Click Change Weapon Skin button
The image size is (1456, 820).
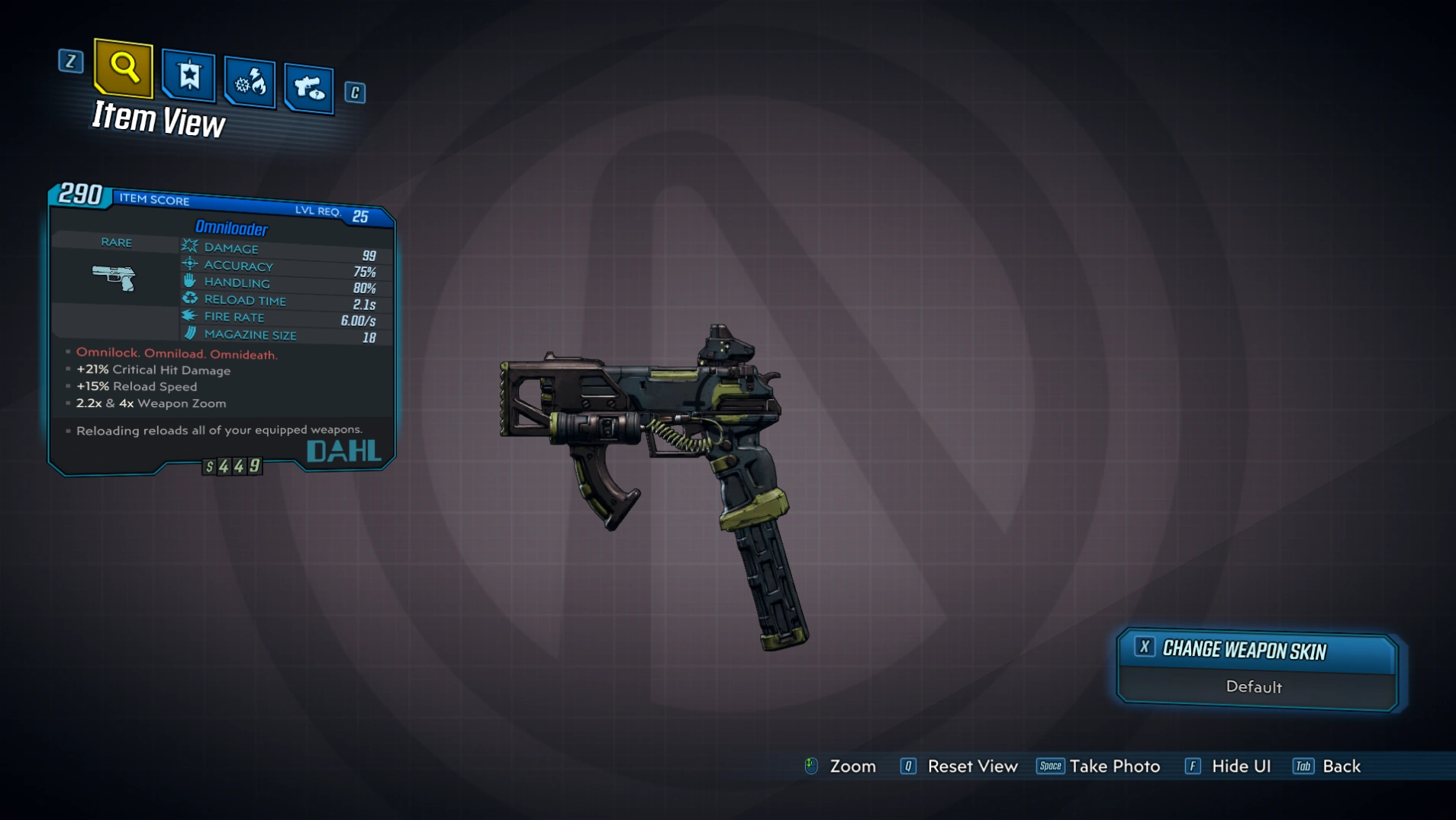pyautogui.click(x=1256, y=650)
